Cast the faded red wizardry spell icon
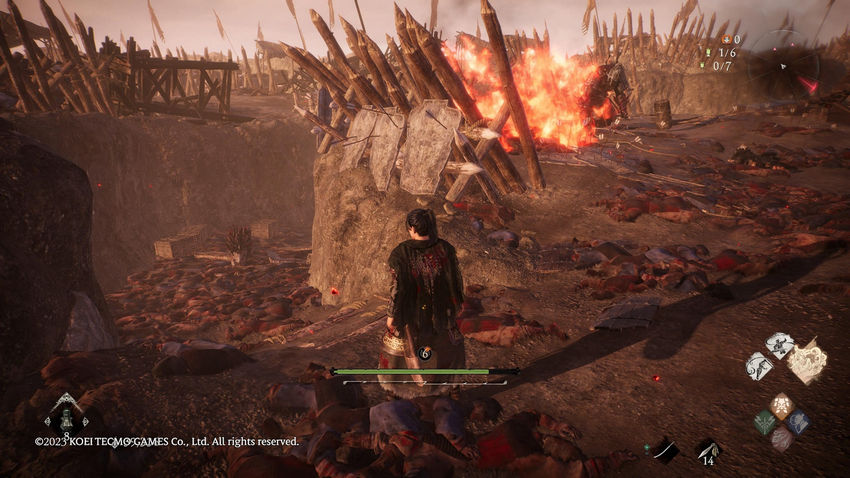Screen dimensions: 850x478 [781, 438]
